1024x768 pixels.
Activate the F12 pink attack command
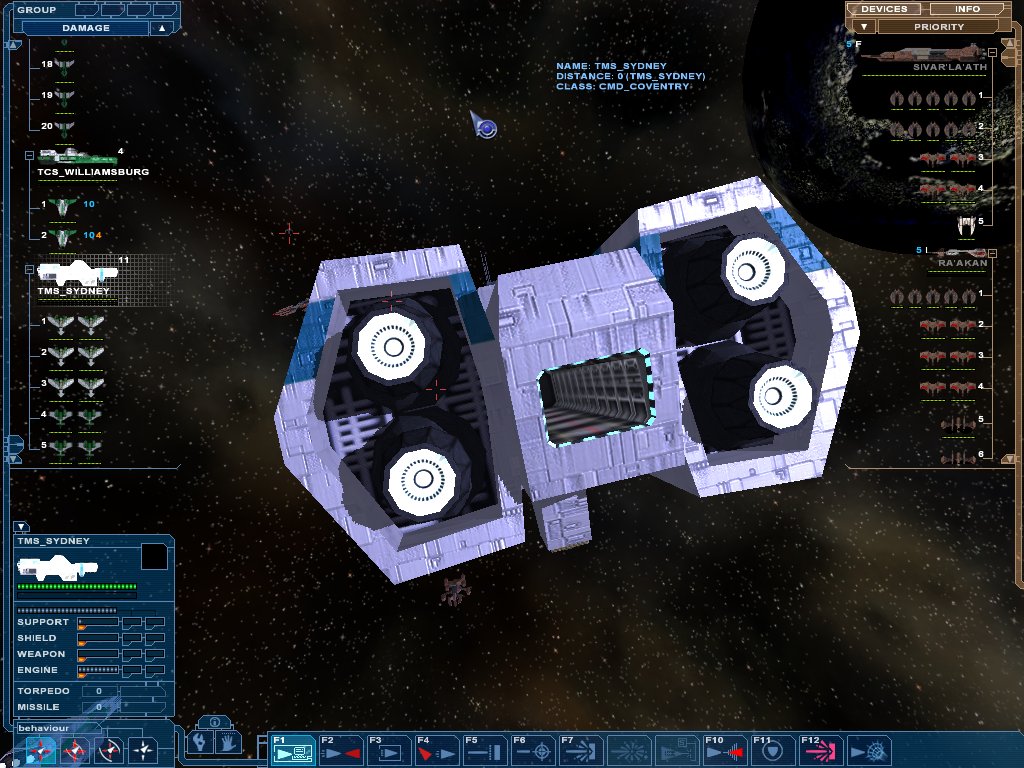(x=819, y=749)
